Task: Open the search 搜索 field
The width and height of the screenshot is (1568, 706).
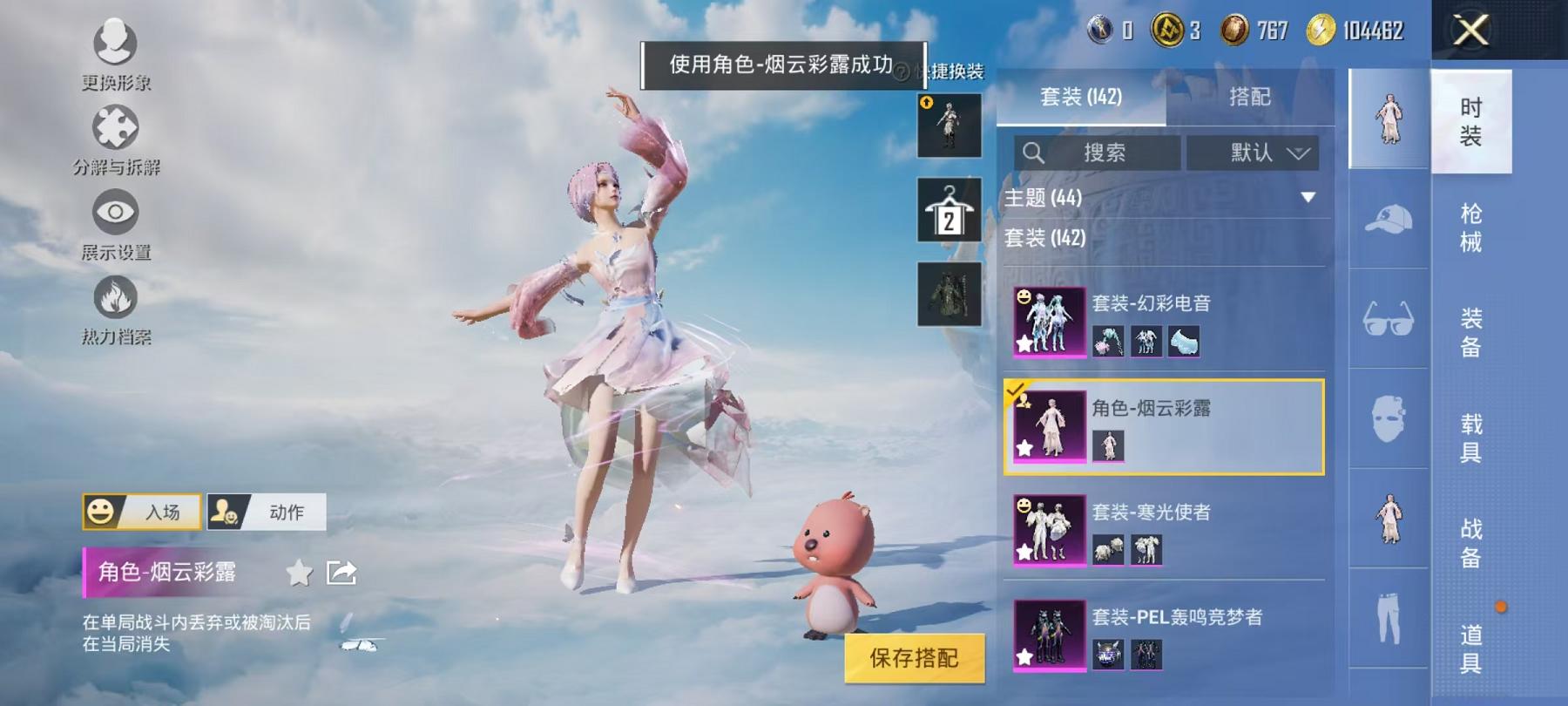Action: [x=1098, y=153]
